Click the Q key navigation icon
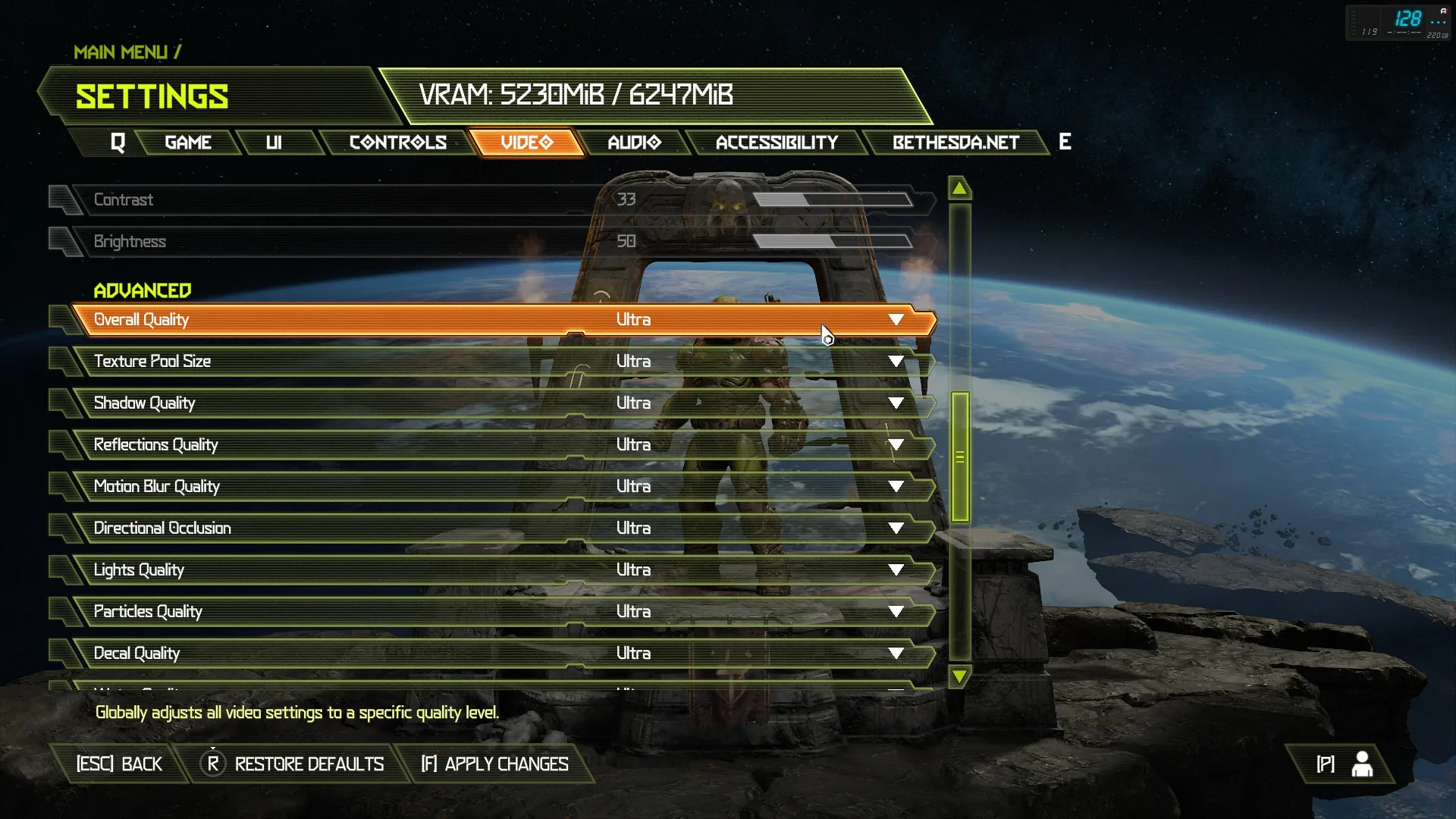Screen dimensions: 1456x819 pyautogui.click(x=118, y=142)
